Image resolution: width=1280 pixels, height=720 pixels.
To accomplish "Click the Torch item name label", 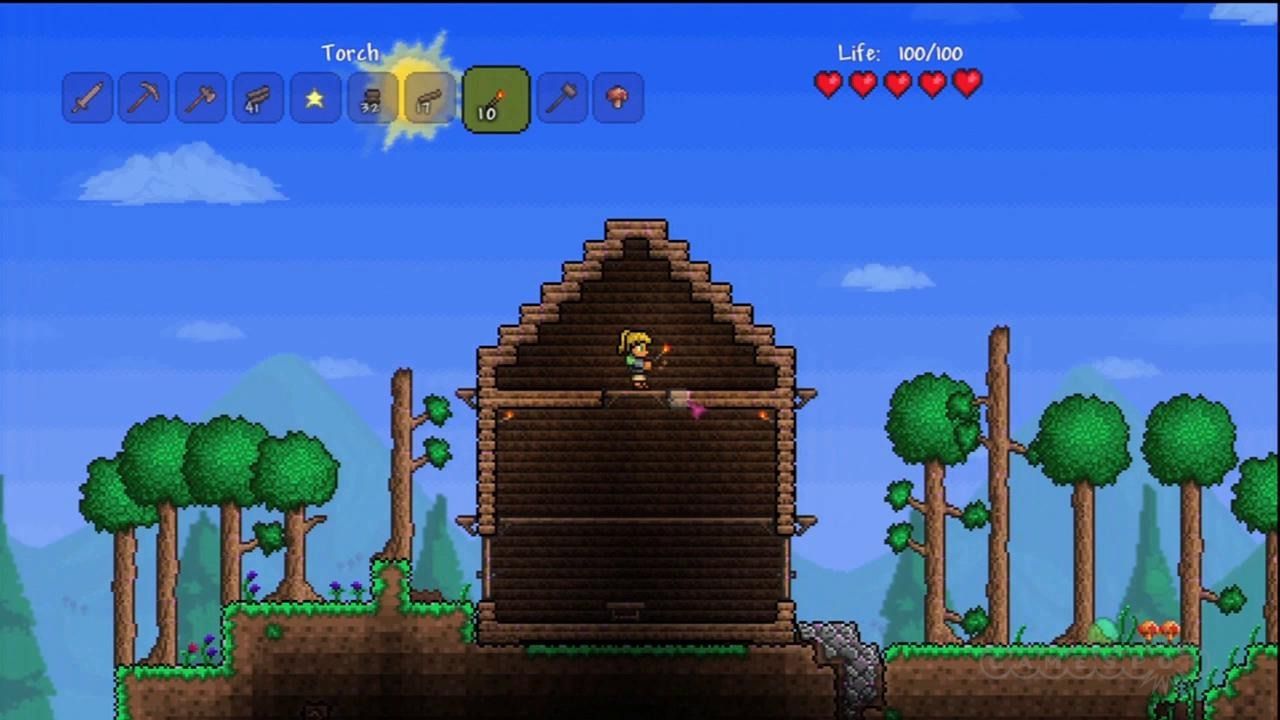I will tap(351, 53).
